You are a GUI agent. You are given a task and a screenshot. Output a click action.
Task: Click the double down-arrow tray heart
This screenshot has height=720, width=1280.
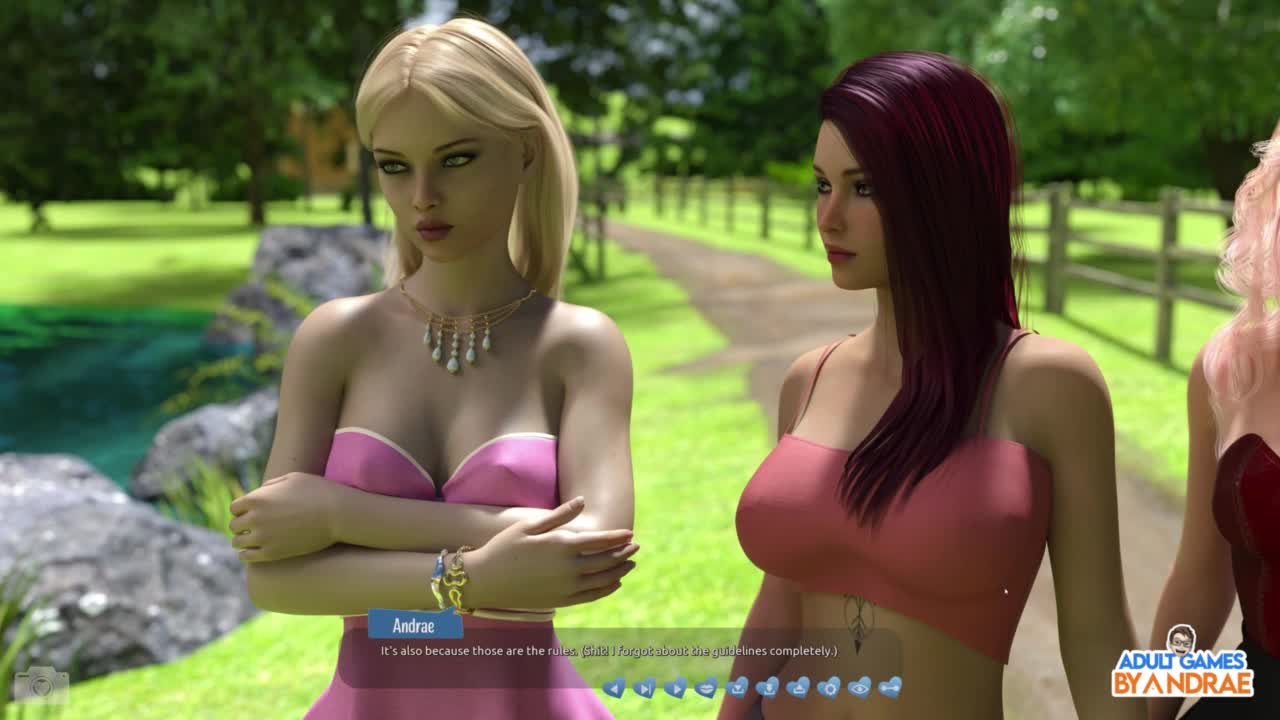pyautogui.click(x=767, y=687)
